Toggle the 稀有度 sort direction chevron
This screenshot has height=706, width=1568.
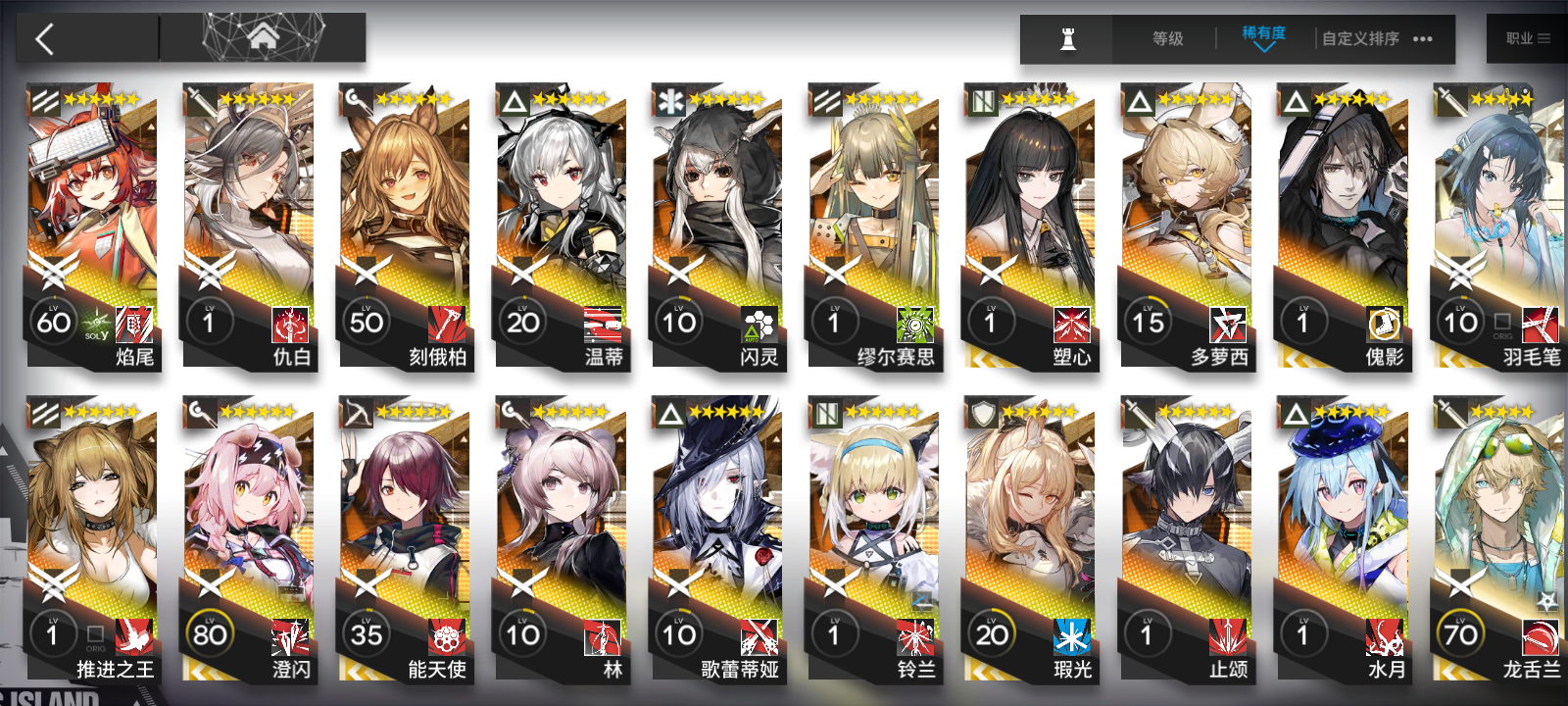(x=1262, y=45)
